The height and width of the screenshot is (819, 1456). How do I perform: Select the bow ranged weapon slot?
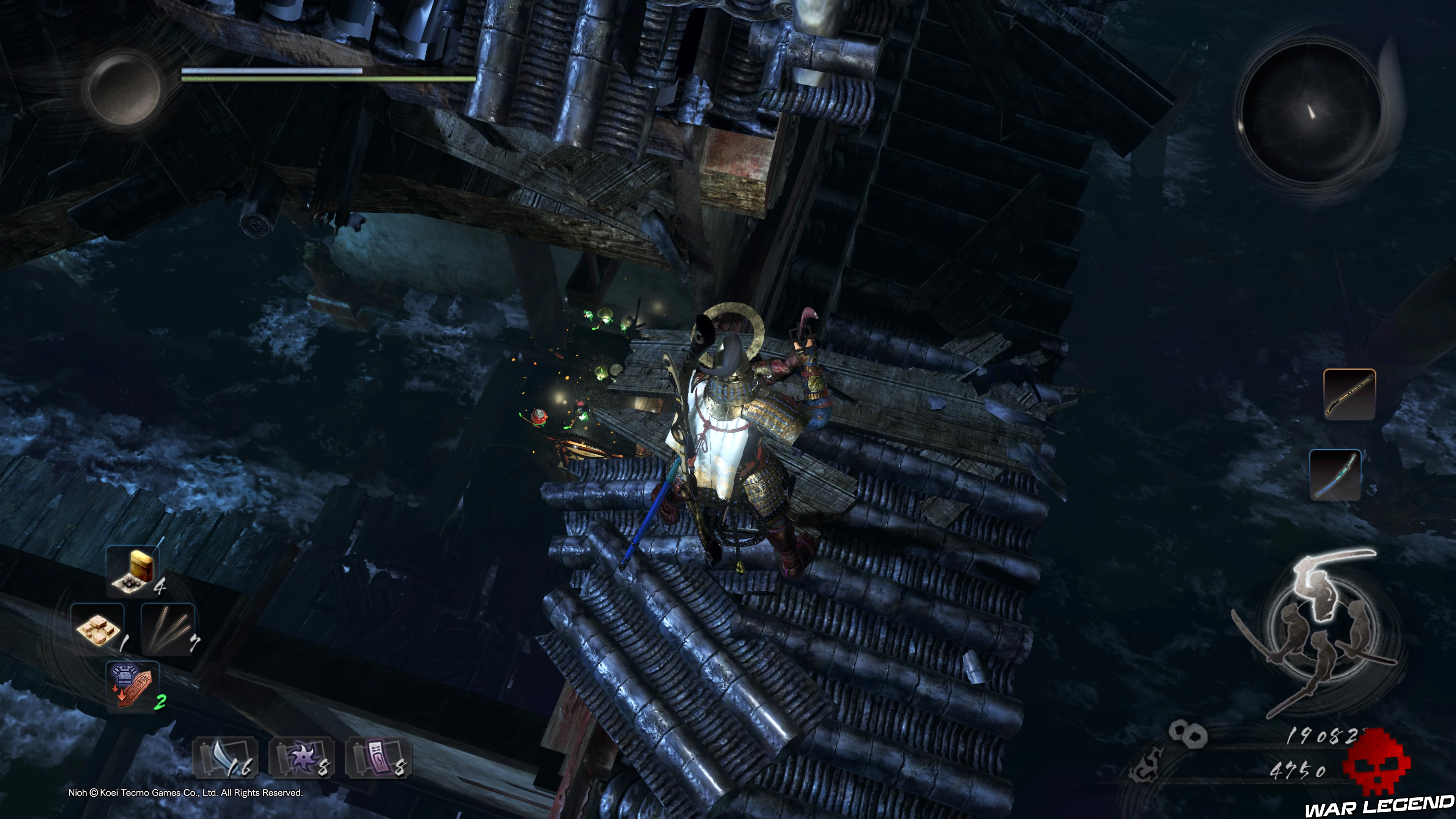[x=1335, y=475]
